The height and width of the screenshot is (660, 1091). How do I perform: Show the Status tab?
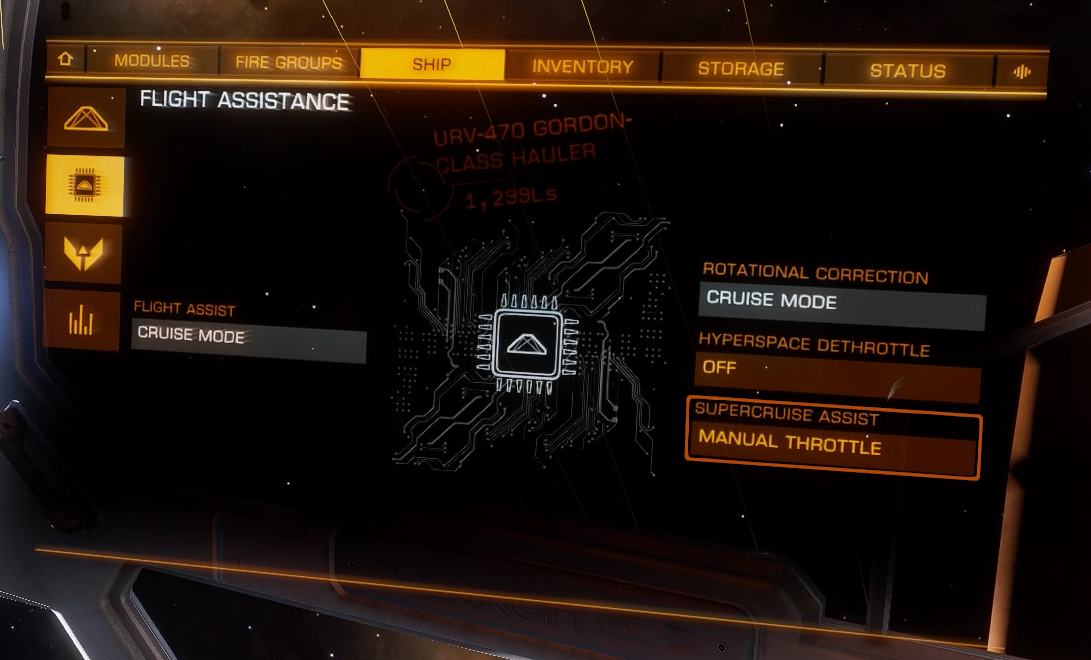click(907, 71)
